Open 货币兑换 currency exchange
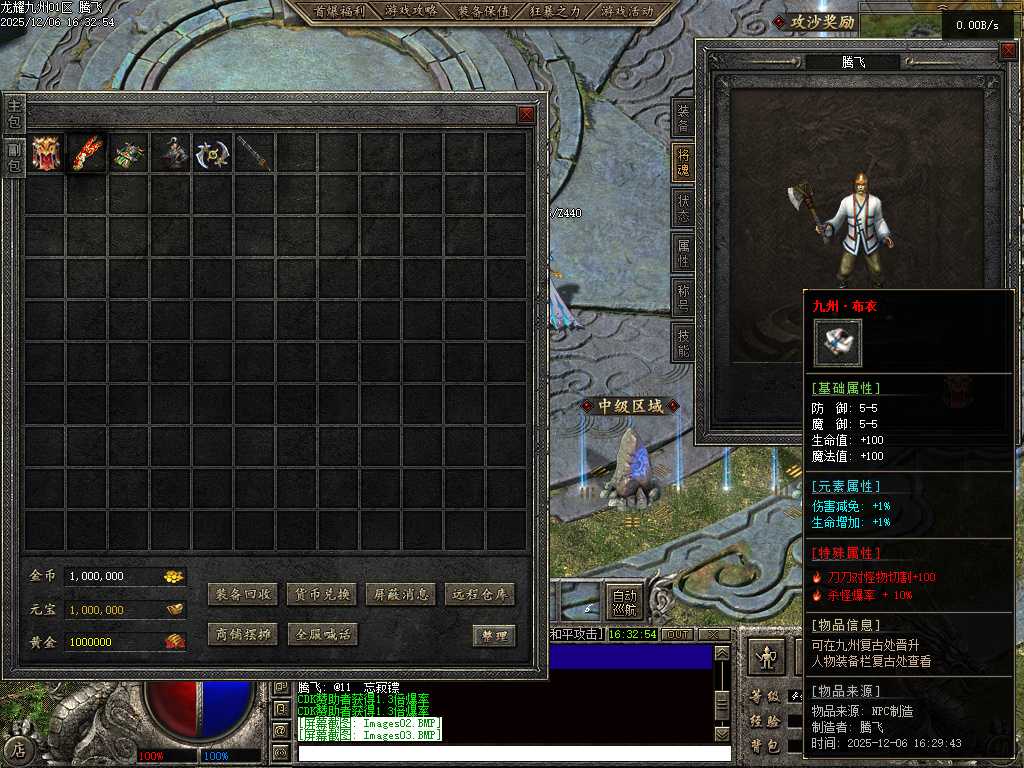The image size is (1024, 768). (x=323, y=594)
